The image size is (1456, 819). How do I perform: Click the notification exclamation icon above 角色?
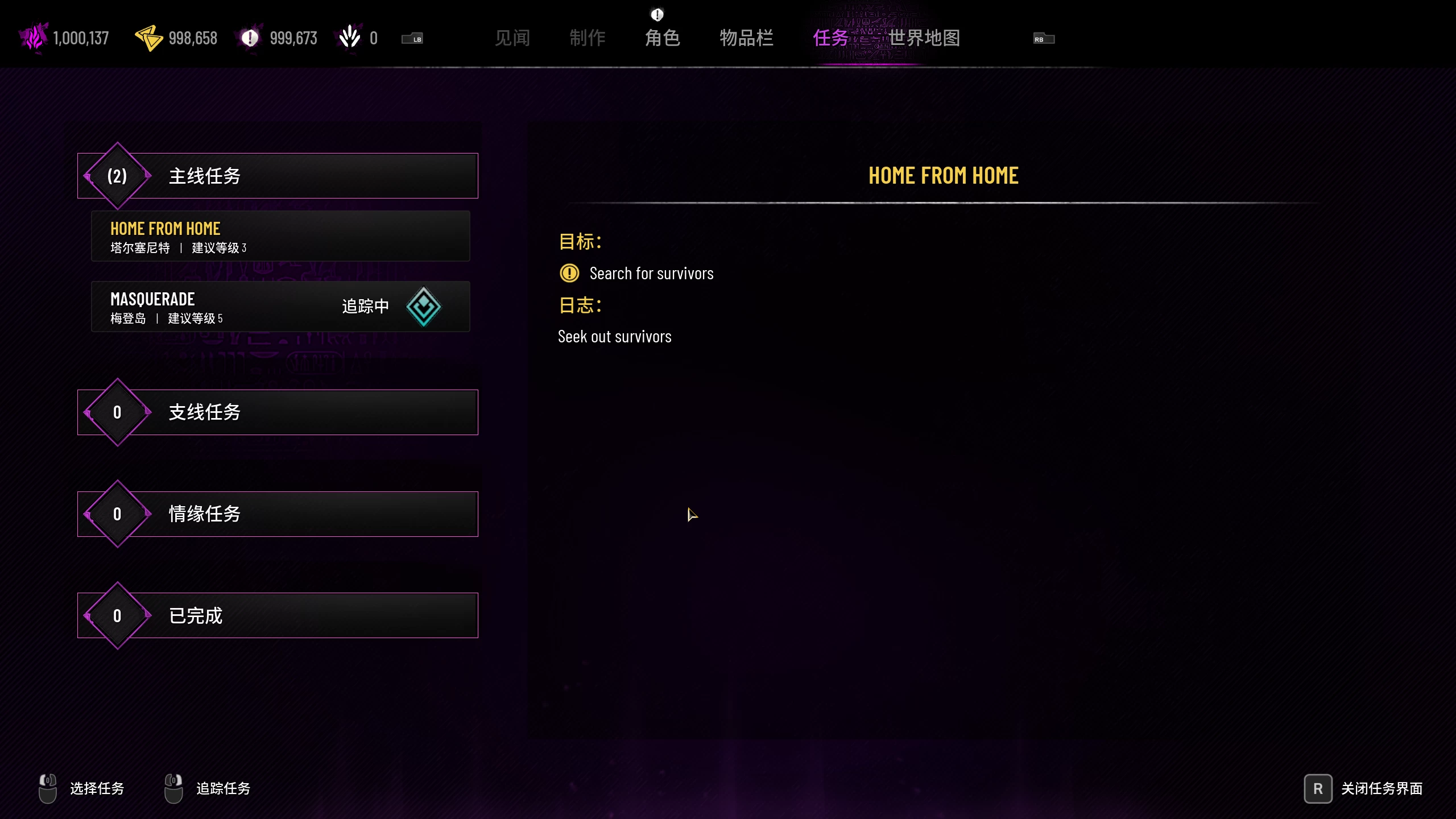pyautogui.click(x=657, y=14)
